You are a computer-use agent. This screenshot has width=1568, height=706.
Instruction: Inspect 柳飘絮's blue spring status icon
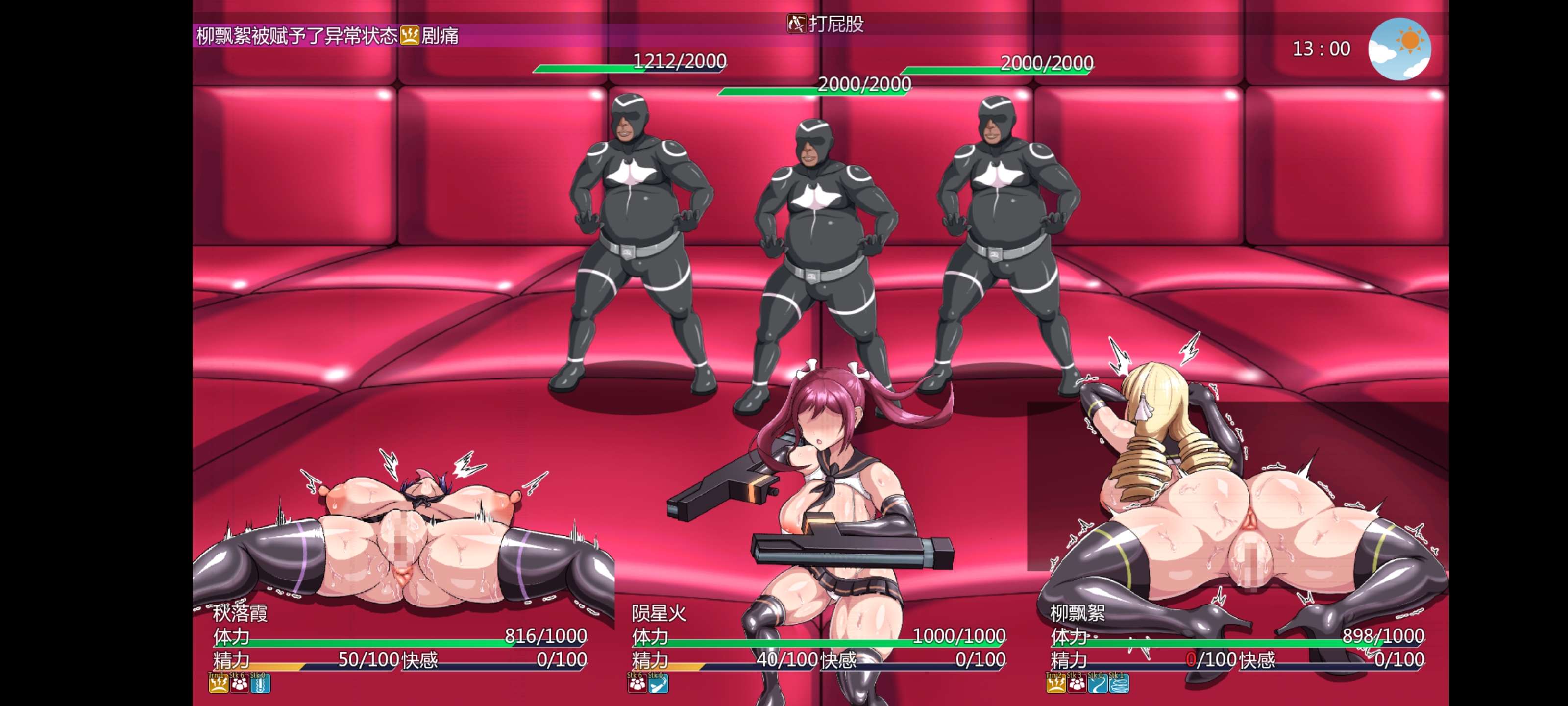[x=1119, y=684]
